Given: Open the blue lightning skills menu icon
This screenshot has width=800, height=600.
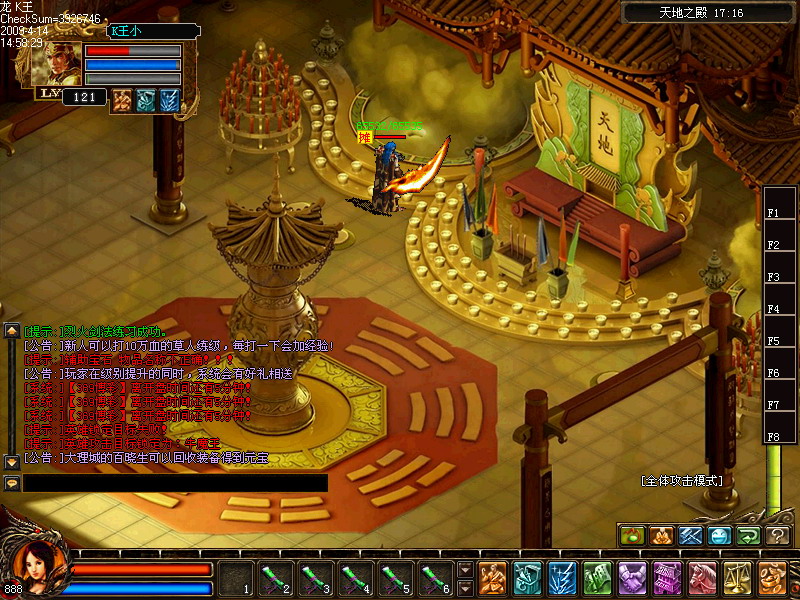Looking at the screenshot, I should (561, 578).
